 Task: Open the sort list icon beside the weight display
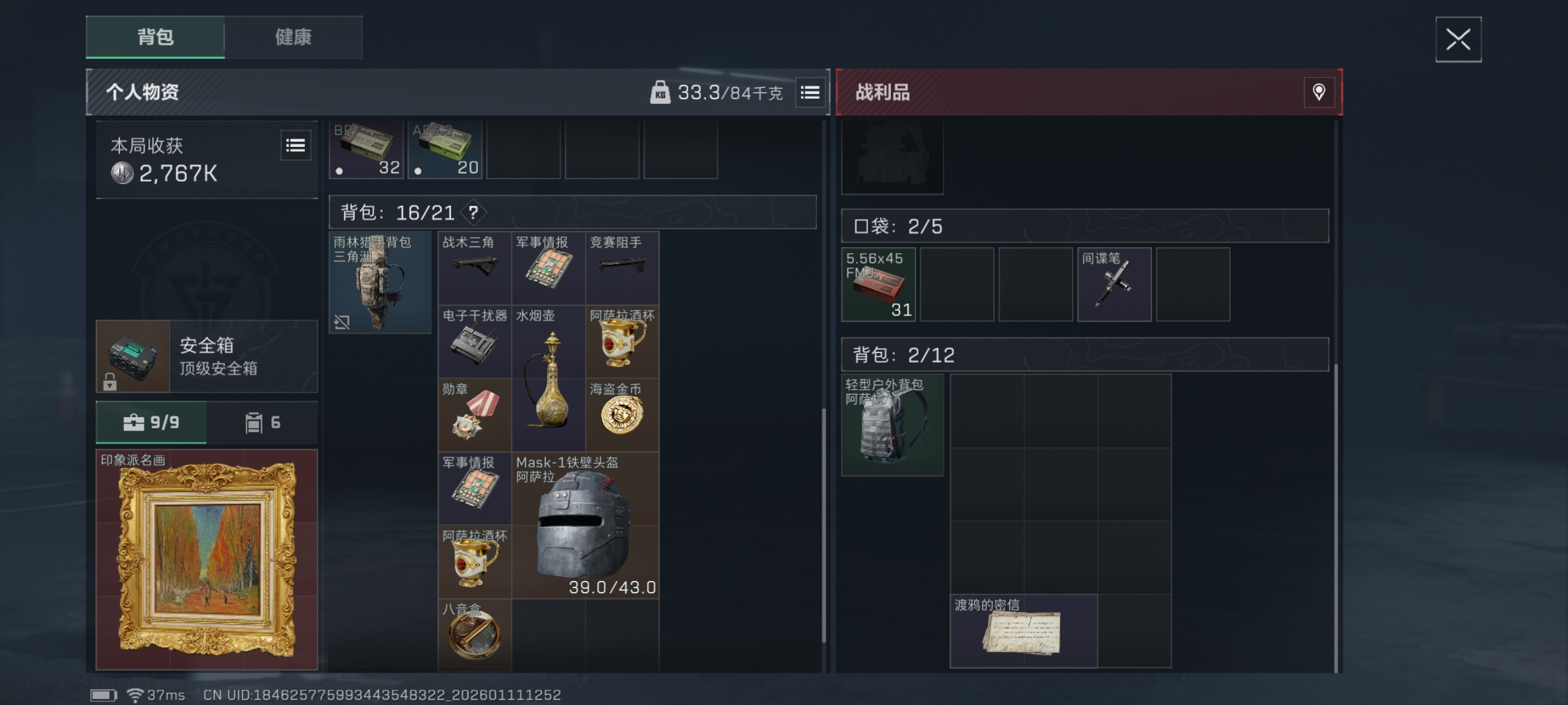[810, 92]
